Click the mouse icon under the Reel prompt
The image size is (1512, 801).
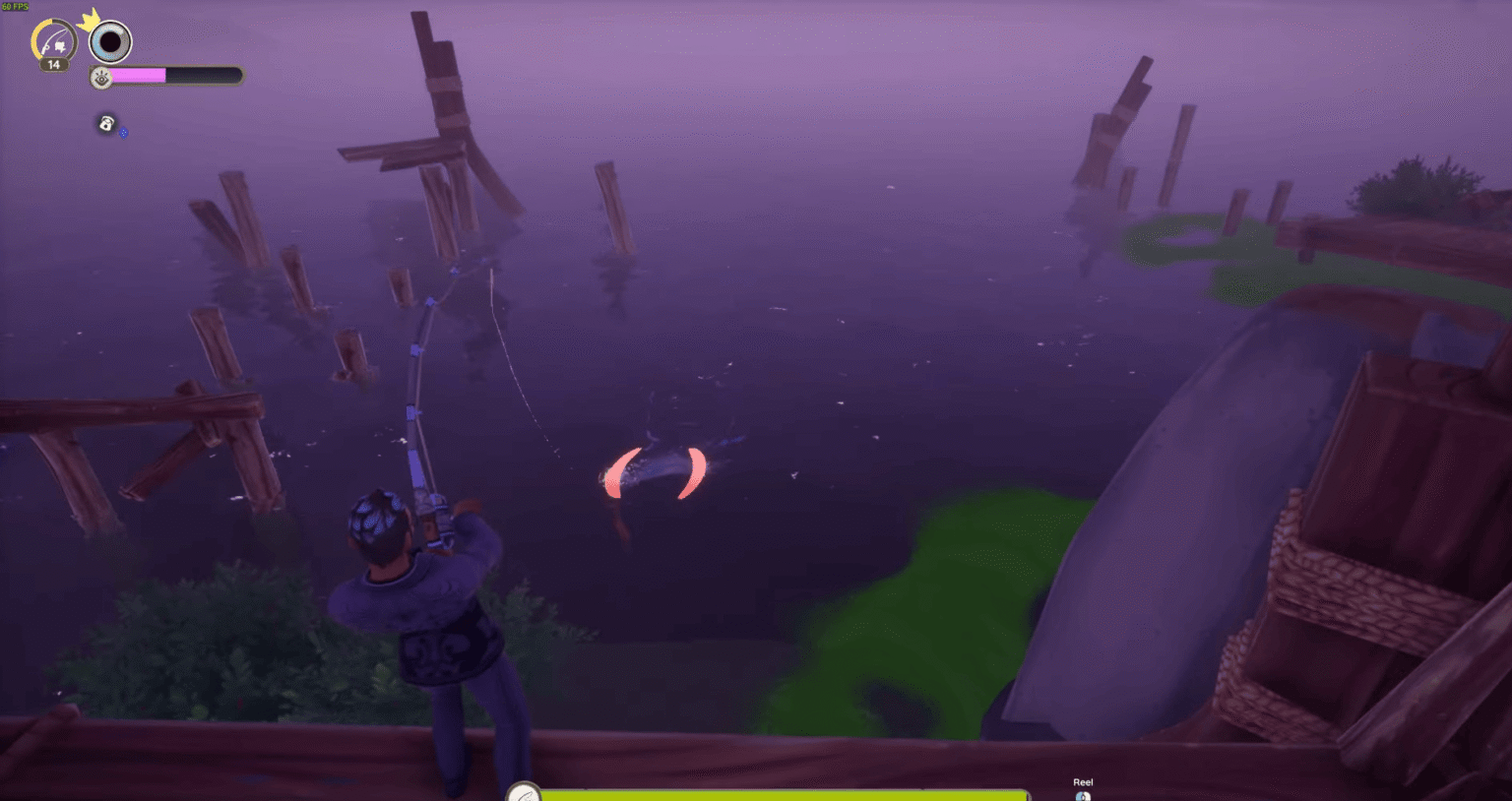pyautogui.click(x=1083, y=797)
